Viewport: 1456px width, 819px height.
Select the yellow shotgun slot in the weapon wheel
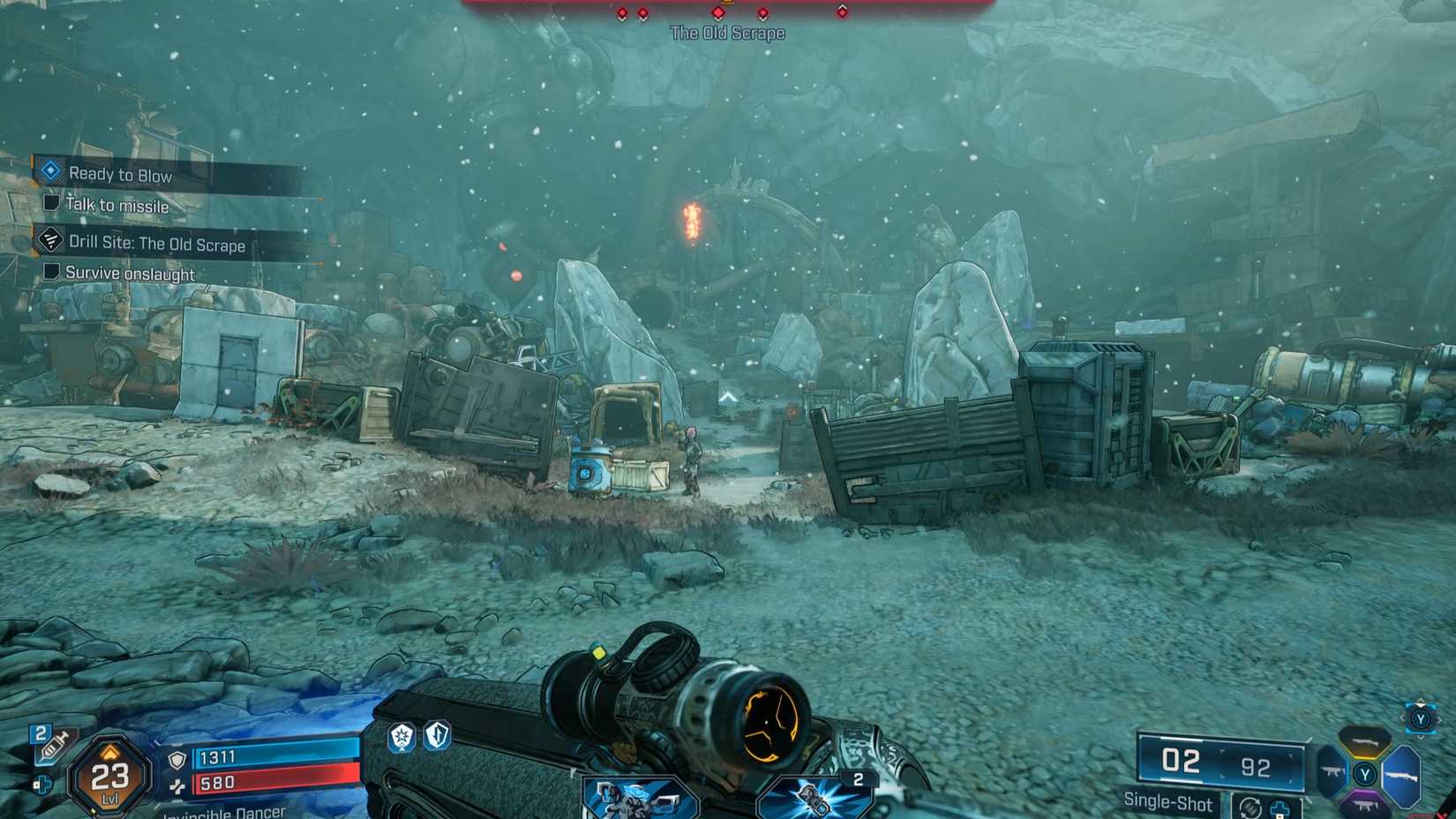[1363, 742]
